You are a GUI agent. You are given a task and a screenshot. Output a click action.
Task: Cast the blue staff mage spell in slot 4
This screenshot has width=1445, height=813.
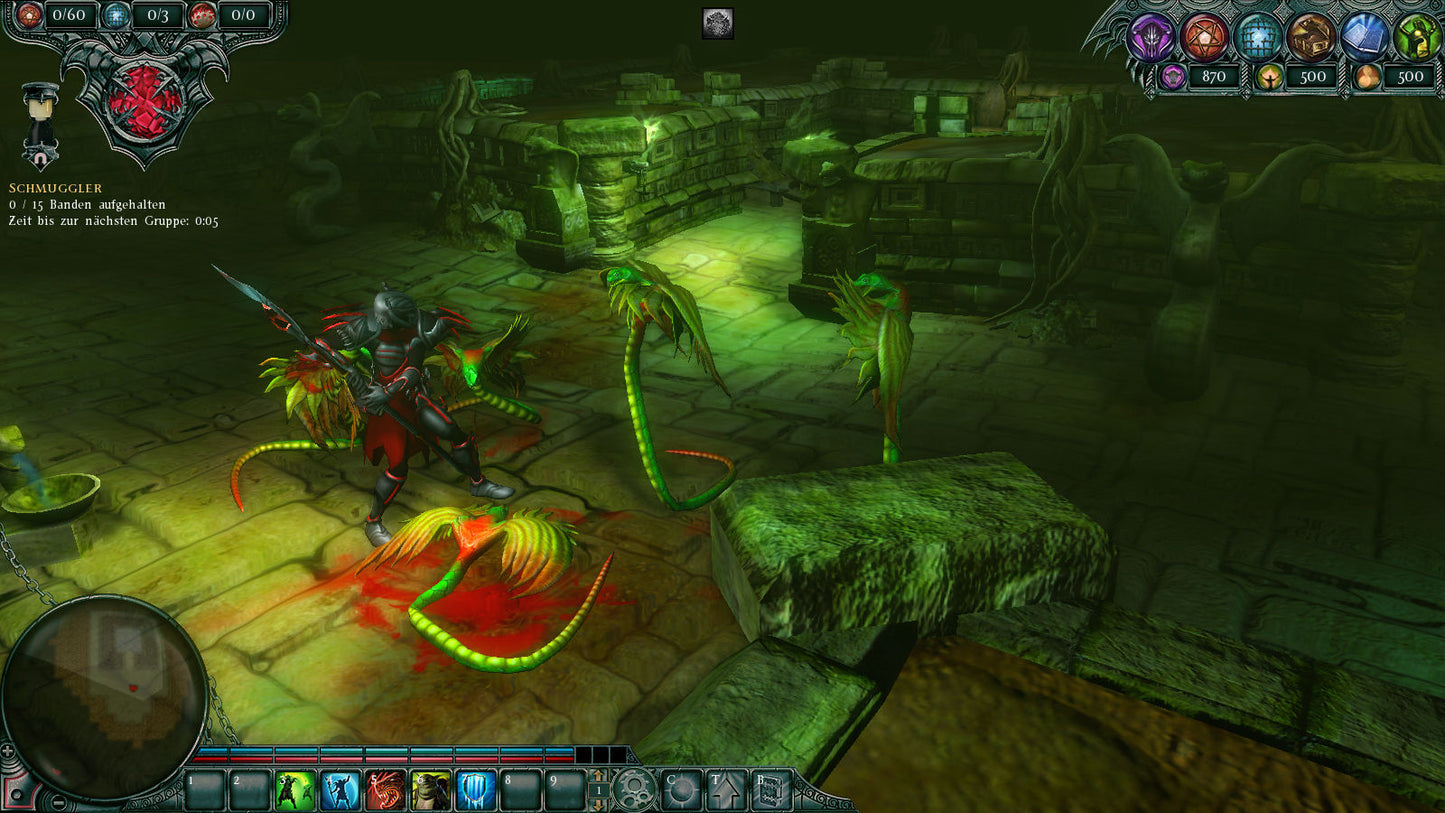[x=341, y=790]
